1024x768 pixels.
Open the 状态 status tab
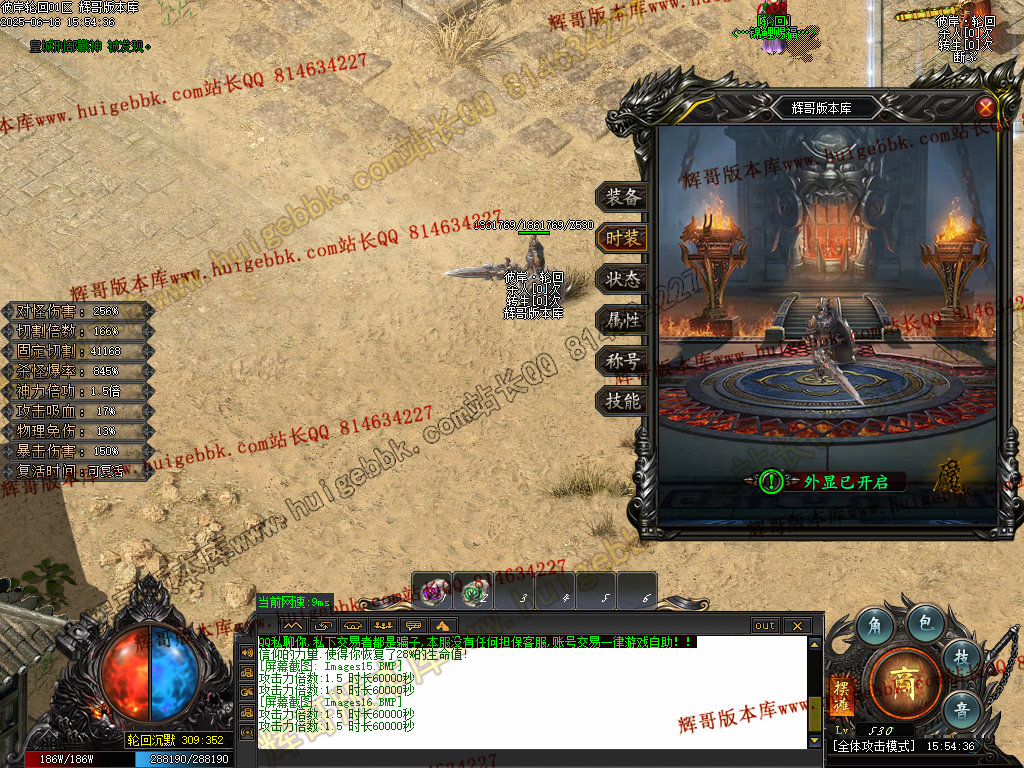coord(622,279)
